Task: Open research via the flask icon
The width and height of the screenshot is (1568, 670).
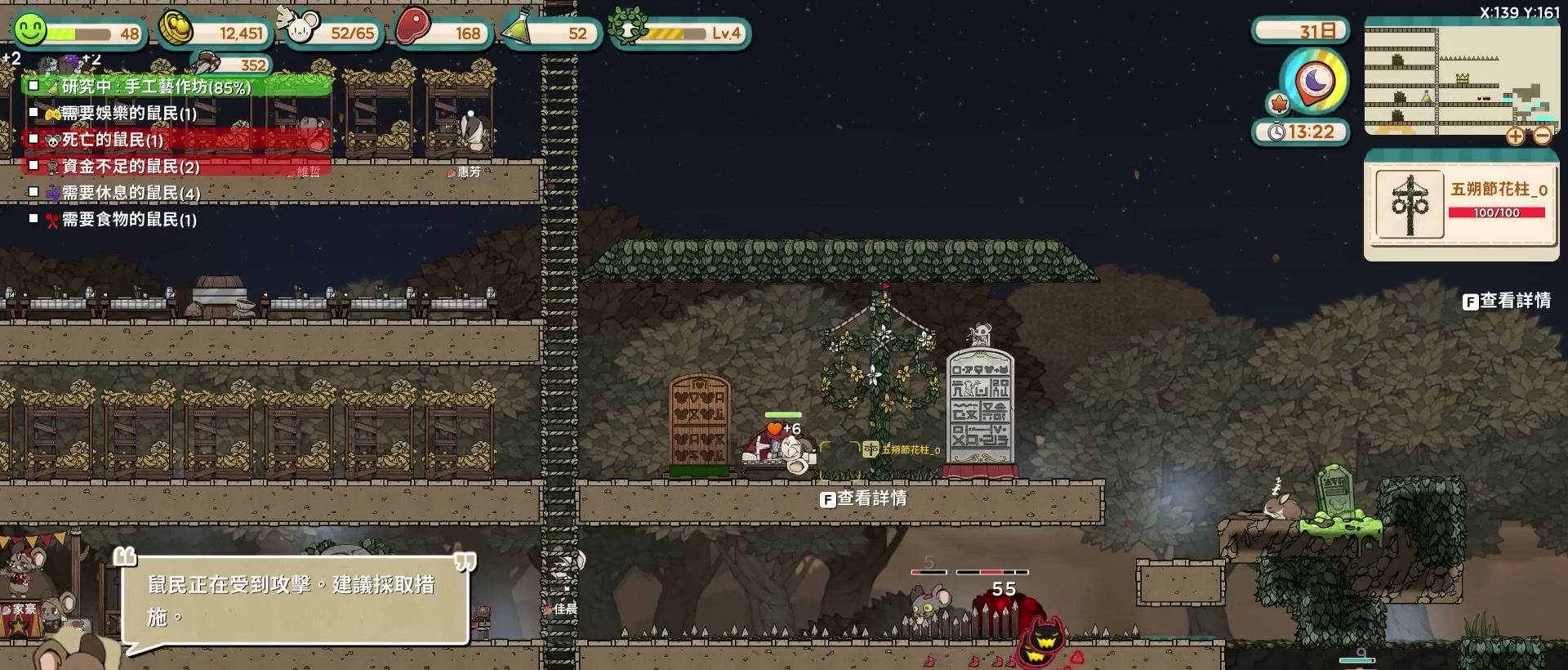Action: pyautogui.click(x=519, y=29)
